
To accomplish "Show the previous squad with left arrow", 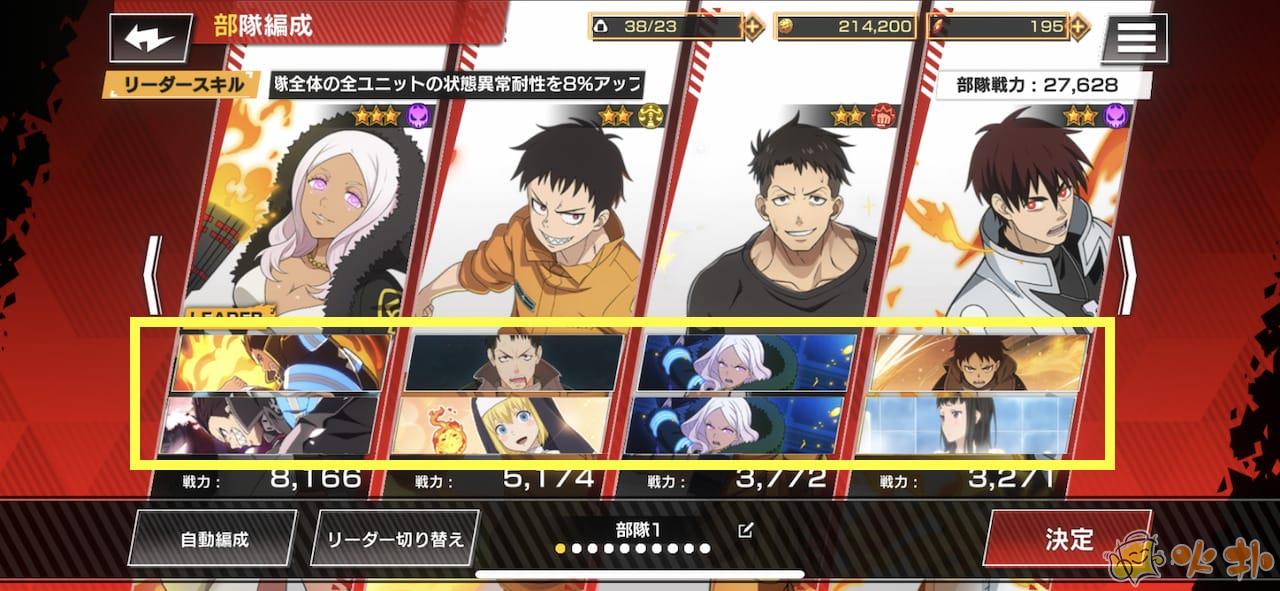I will [152, 275].
